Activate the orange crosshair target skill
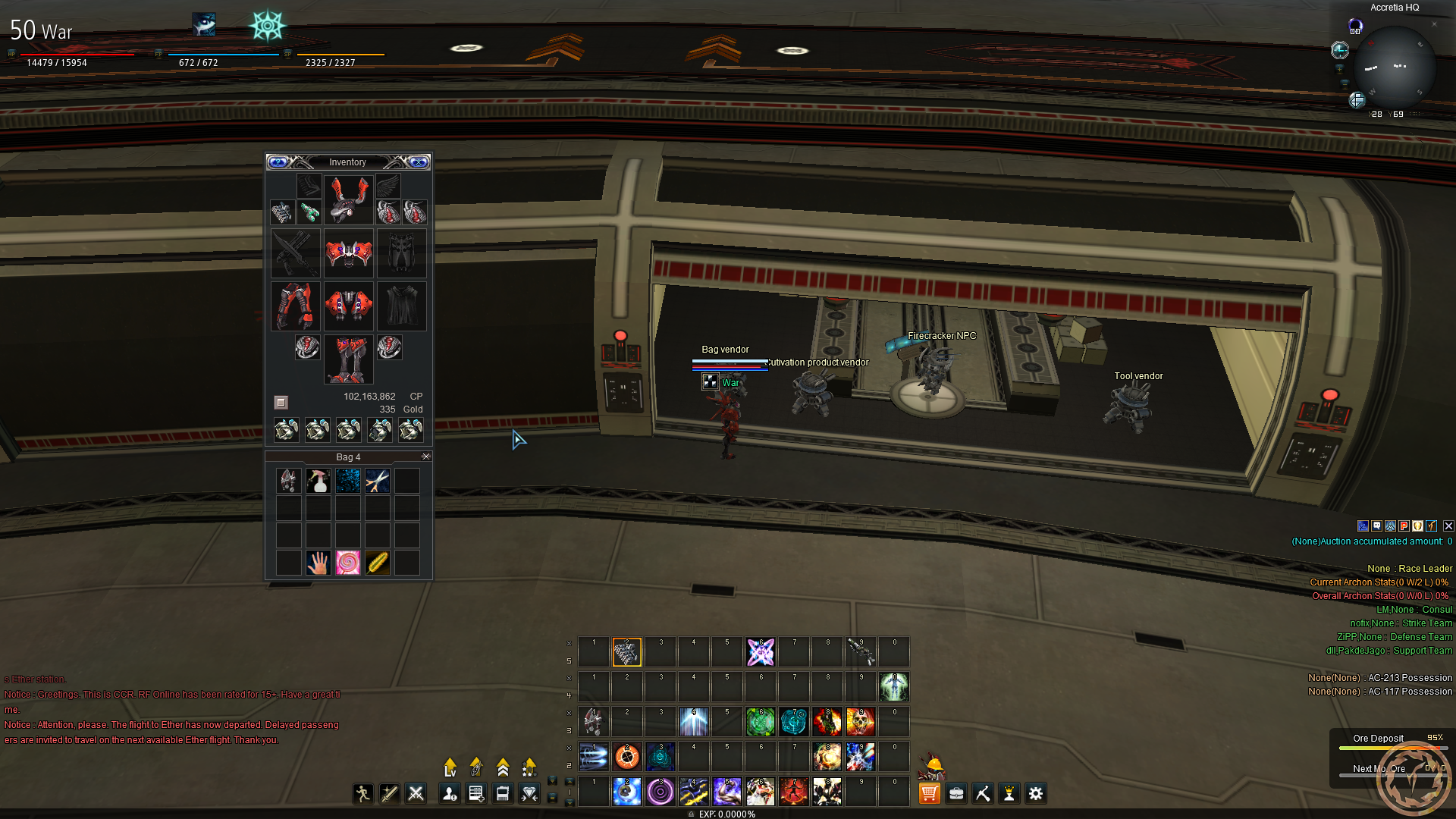 (627, 757)
